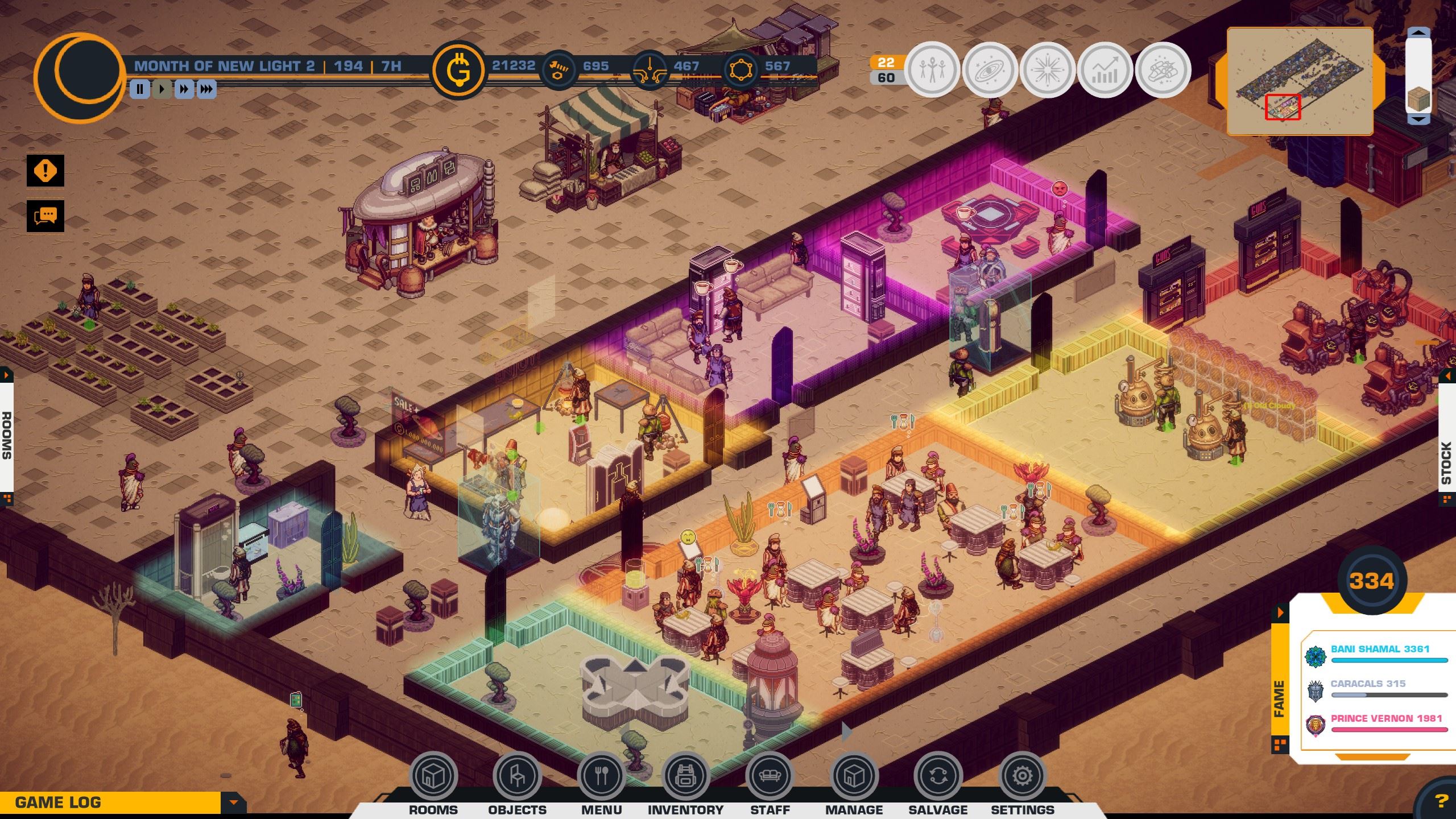Screen dimensions: 1456x819
Task: Open the chat messages icon
Action: tap(45, 216)
